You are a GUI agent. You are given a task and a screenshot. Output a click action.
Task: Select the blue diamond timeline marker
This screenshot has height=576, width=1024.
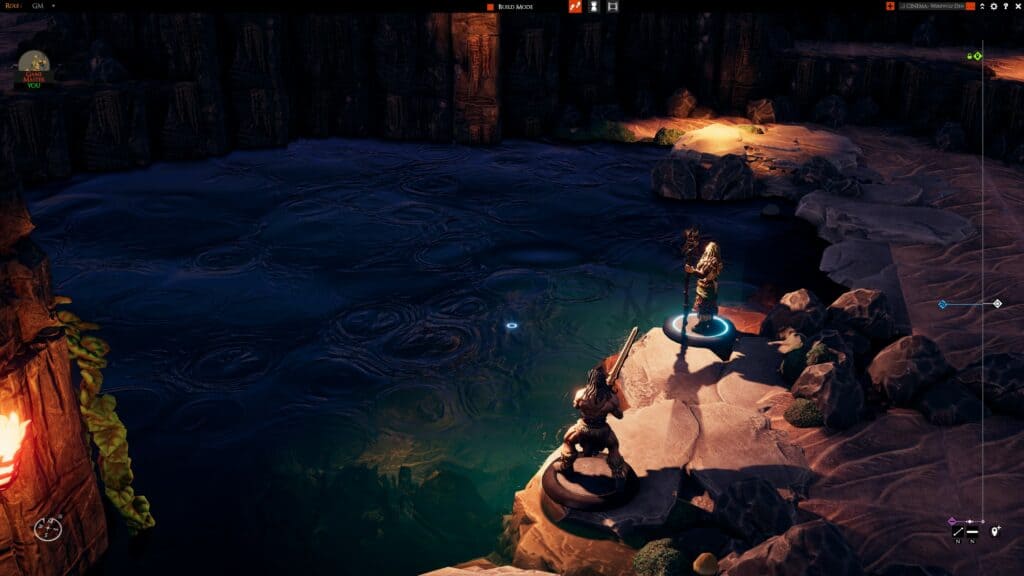942,304
